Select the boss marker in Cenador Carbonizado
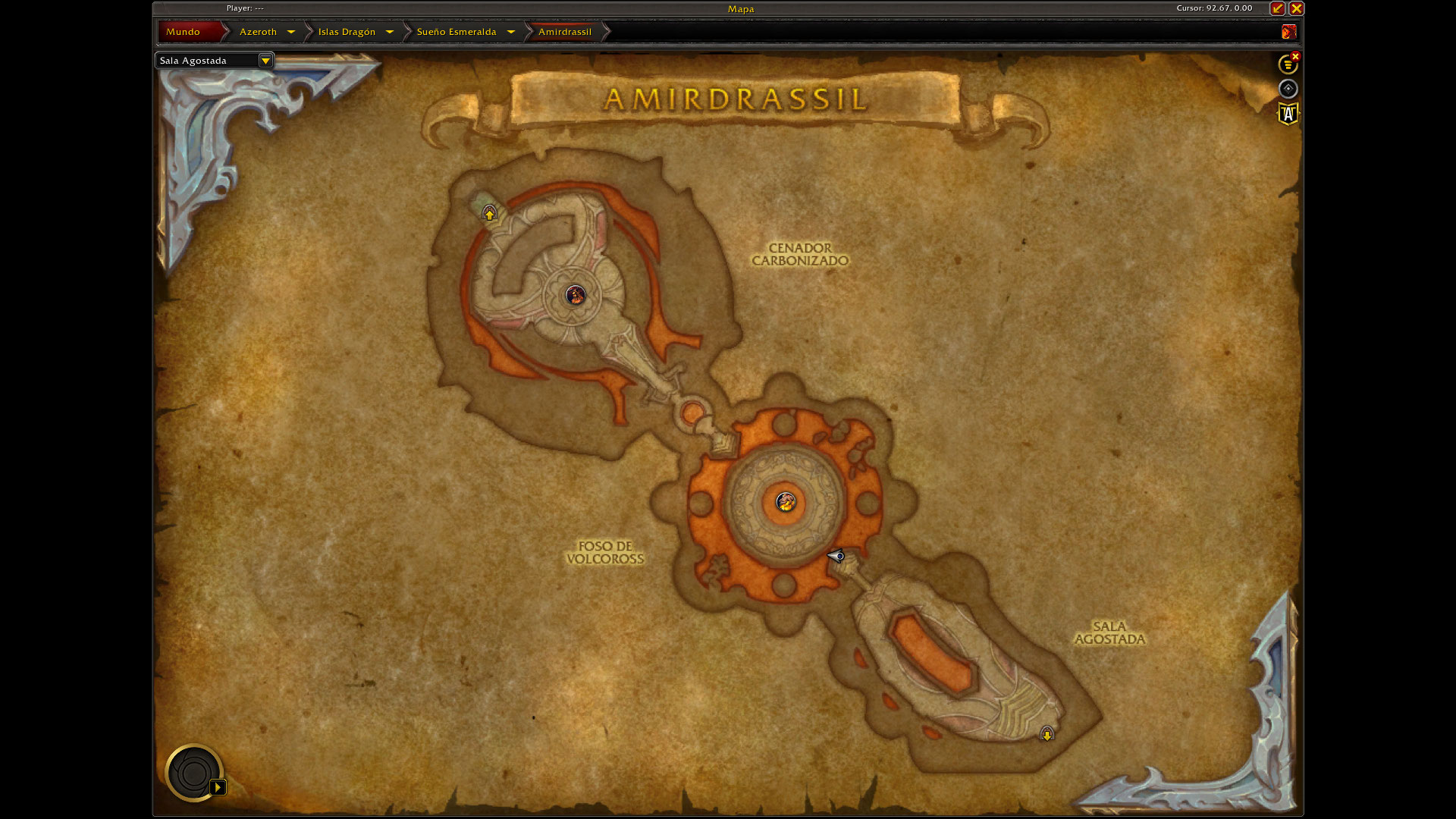 (576, 295)
